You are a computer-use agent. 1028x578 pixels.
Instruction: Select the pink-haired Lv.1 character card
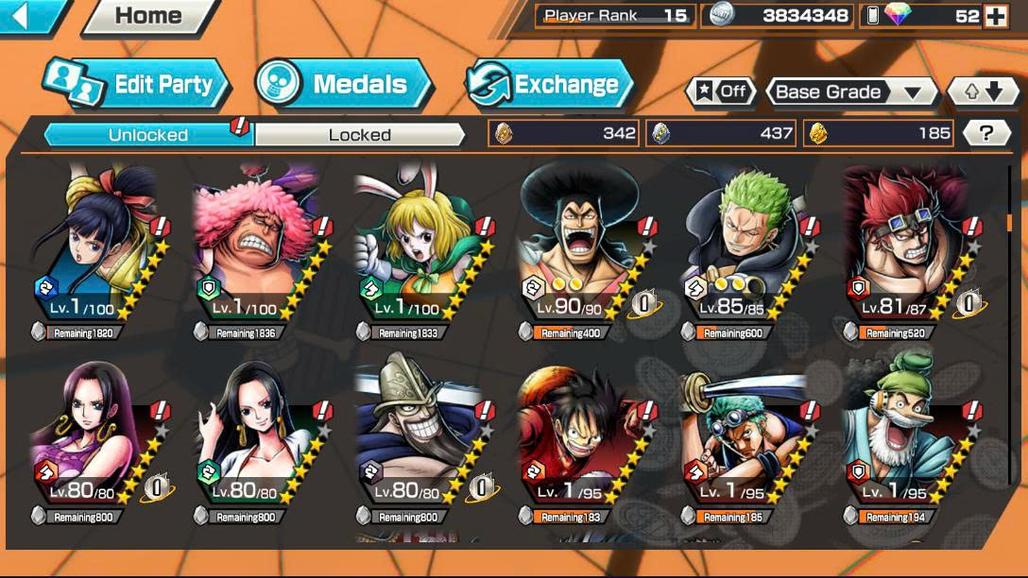(x=258, y=250)
